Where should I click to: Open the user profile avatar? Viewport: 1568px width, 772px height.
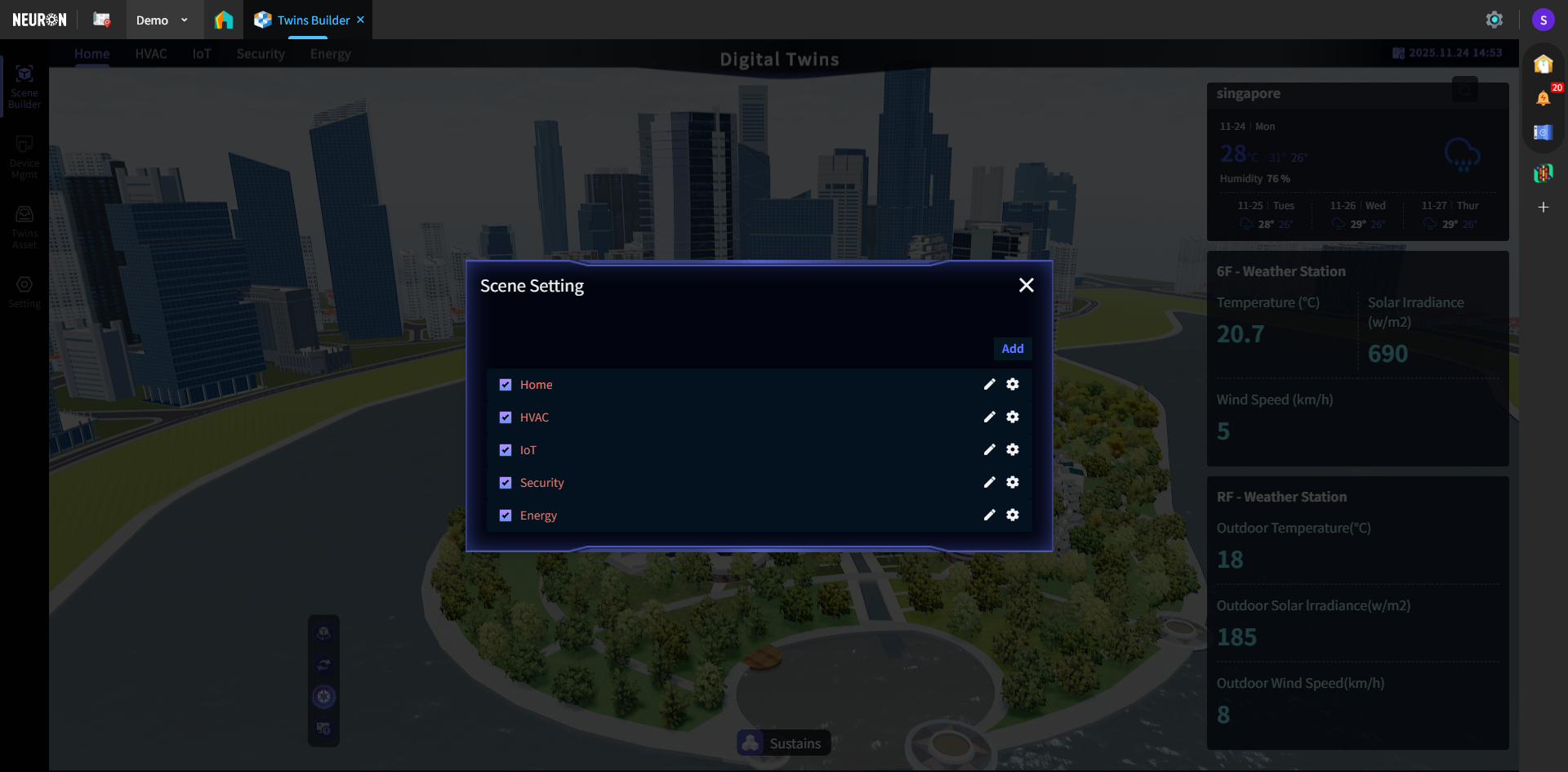point(1543,20)
